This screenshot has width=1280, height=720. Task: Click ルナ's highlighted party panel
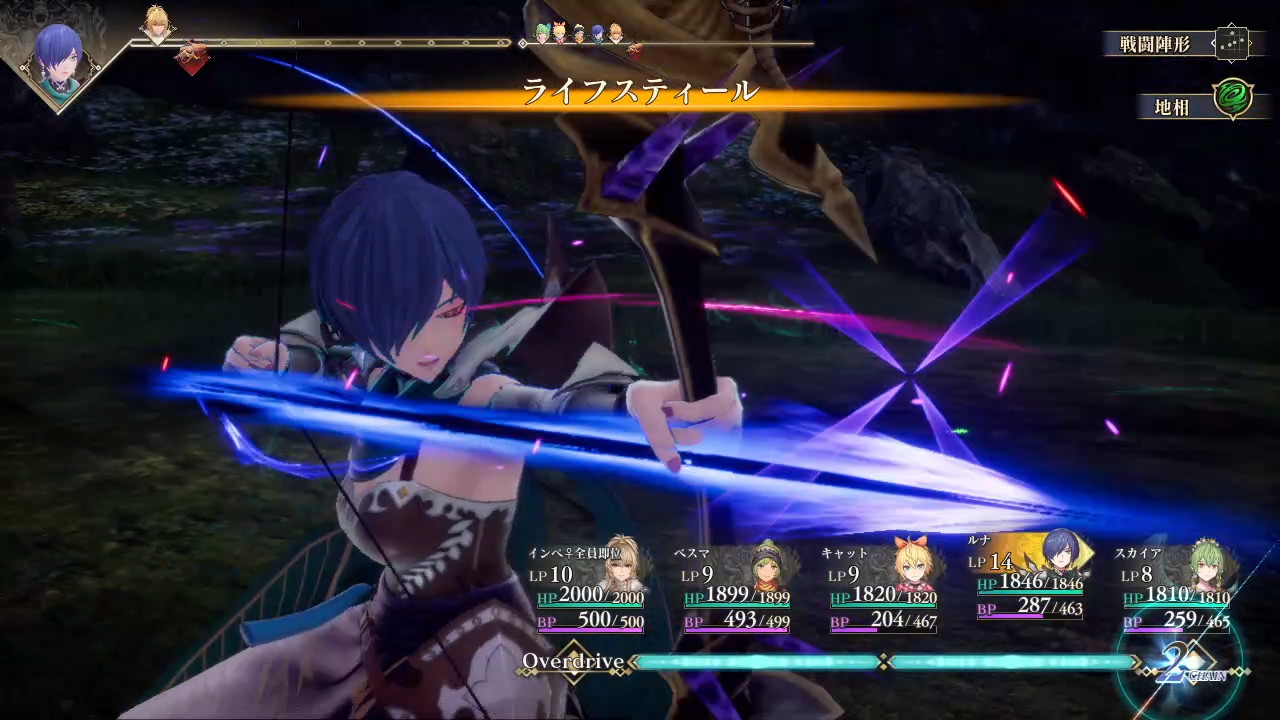[x=1030, y=580]
